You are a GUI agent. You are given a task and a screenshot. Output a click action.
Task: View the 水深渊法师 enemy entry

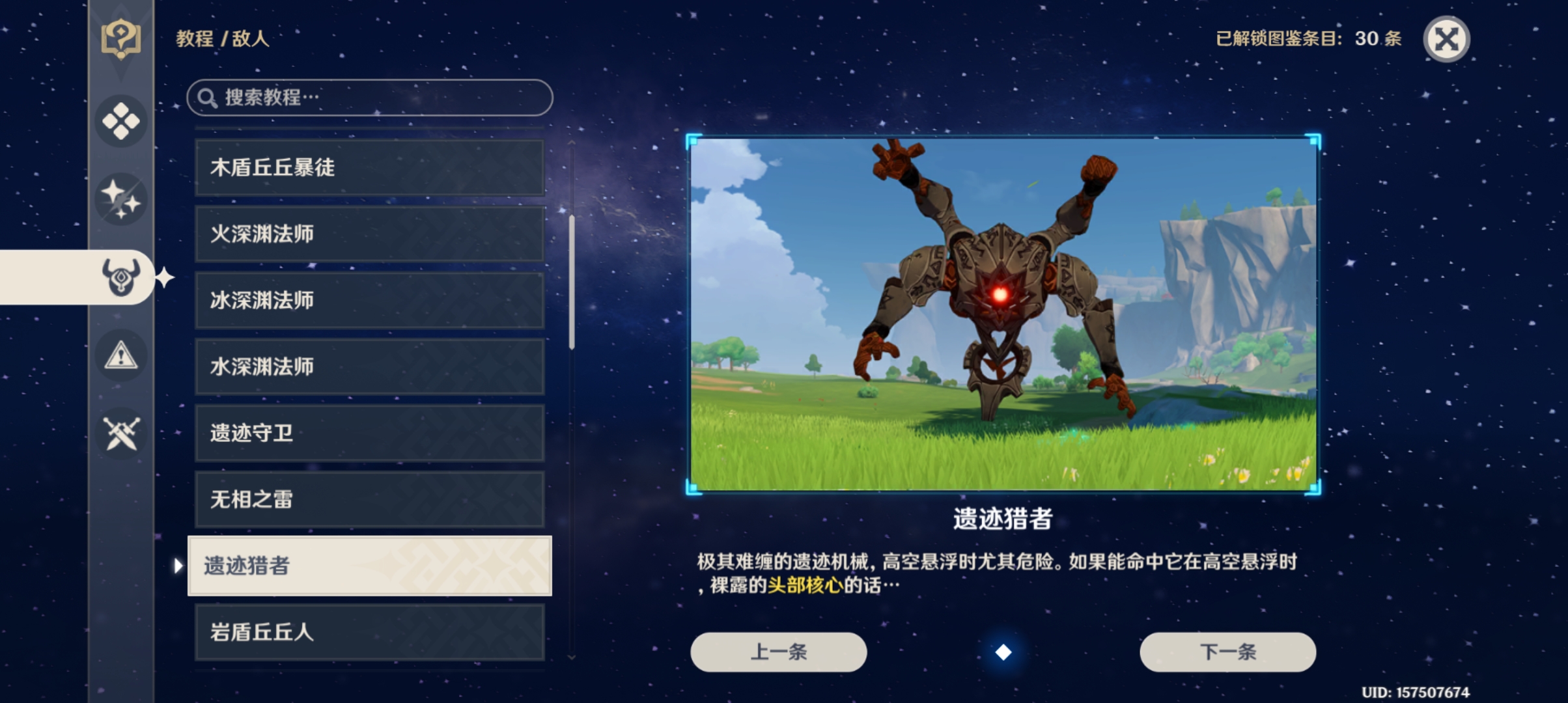click(x=369, y=366)
